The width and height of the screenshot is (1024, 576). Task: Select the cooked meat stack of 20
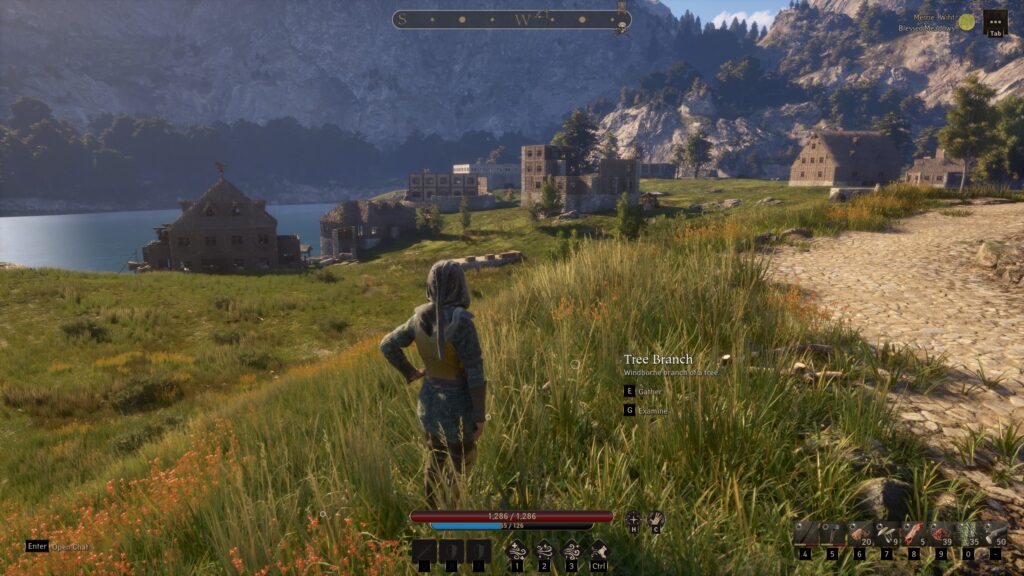pos(859,534)
